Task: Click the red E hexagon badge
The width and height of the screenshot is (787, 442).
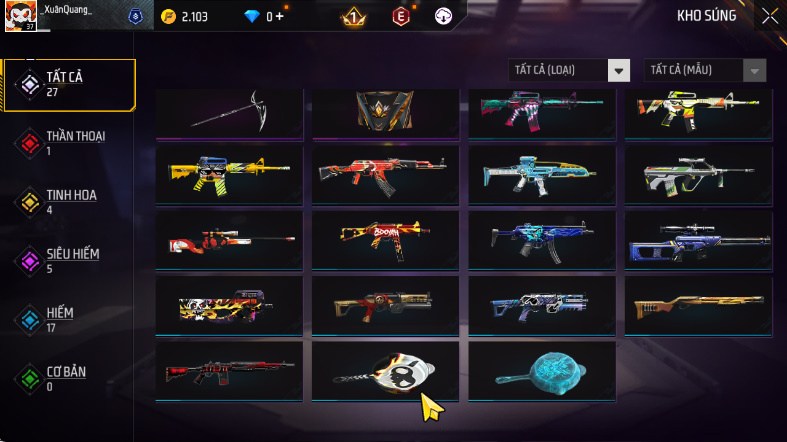Action: click(x=401, y=16)
